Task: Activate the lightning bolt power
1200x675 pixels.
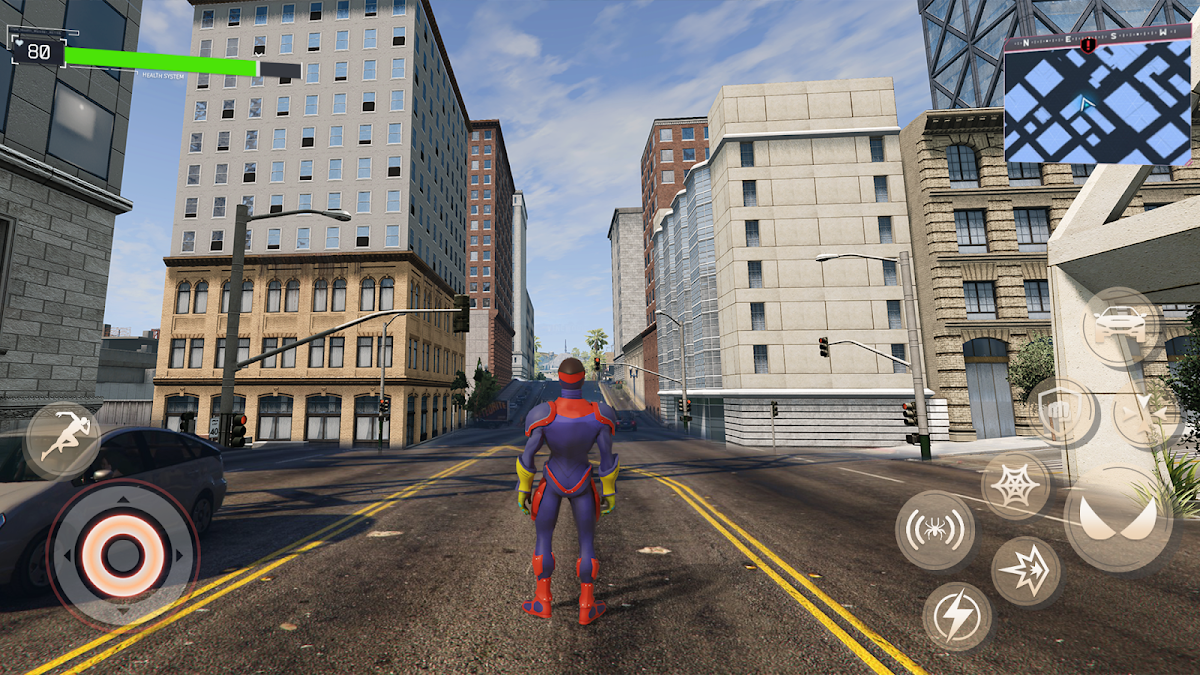Action: point(957,616)
